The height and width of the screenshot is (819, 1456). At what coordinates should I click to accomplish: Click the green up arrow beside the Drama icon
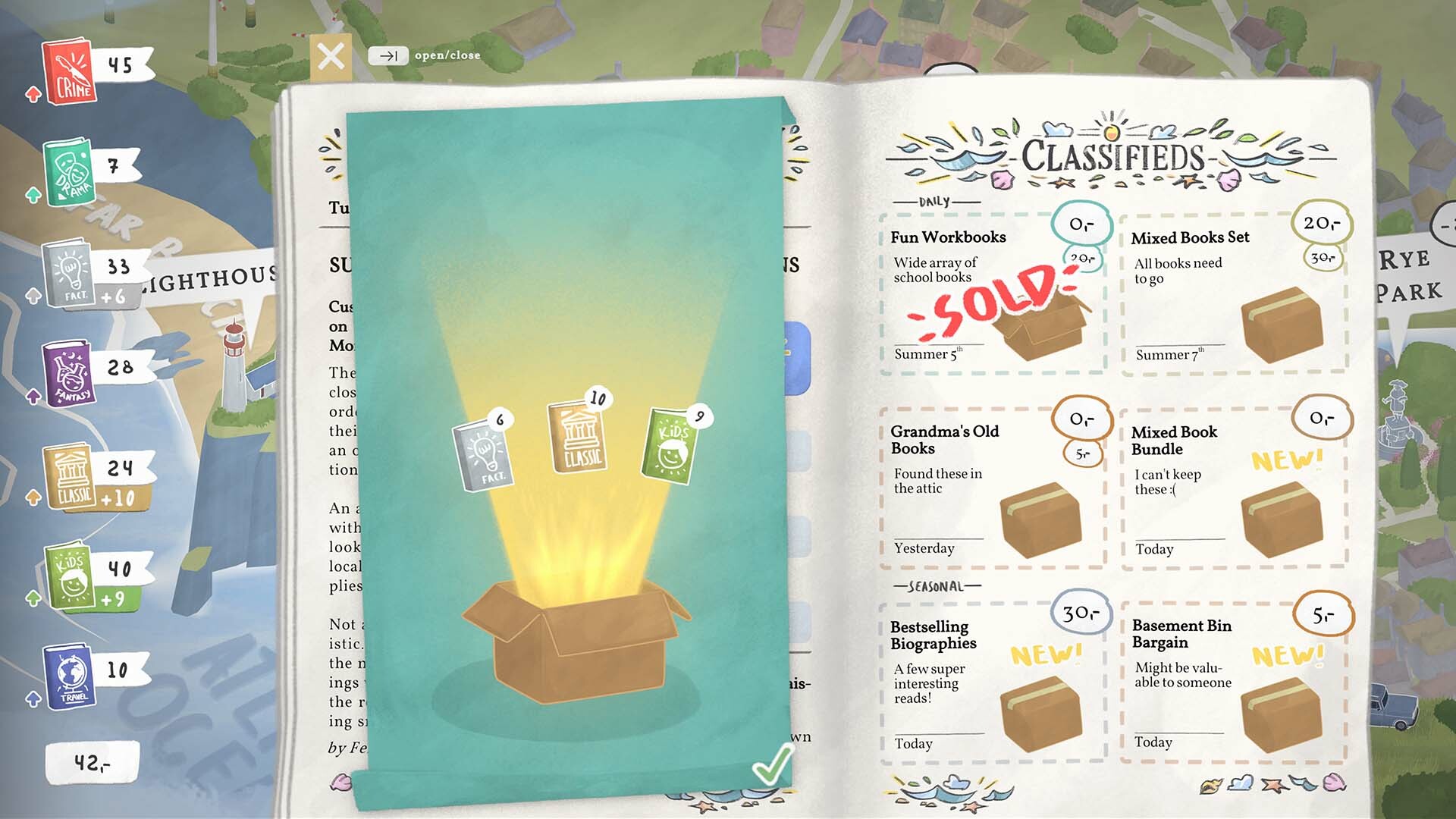pyautogui.click(x=32, y=195)
